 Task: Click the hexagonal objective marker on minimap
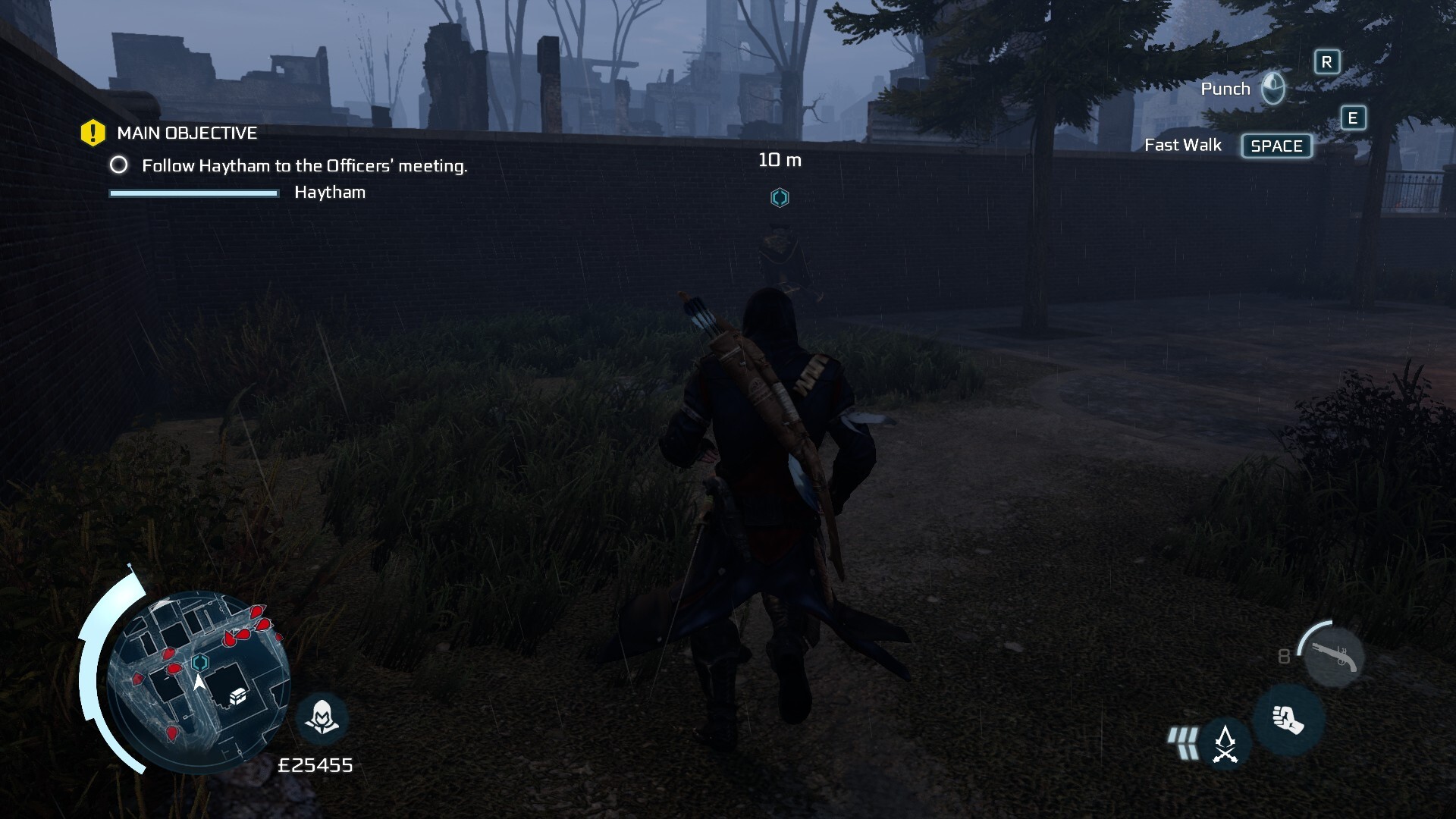coord(200,662)
